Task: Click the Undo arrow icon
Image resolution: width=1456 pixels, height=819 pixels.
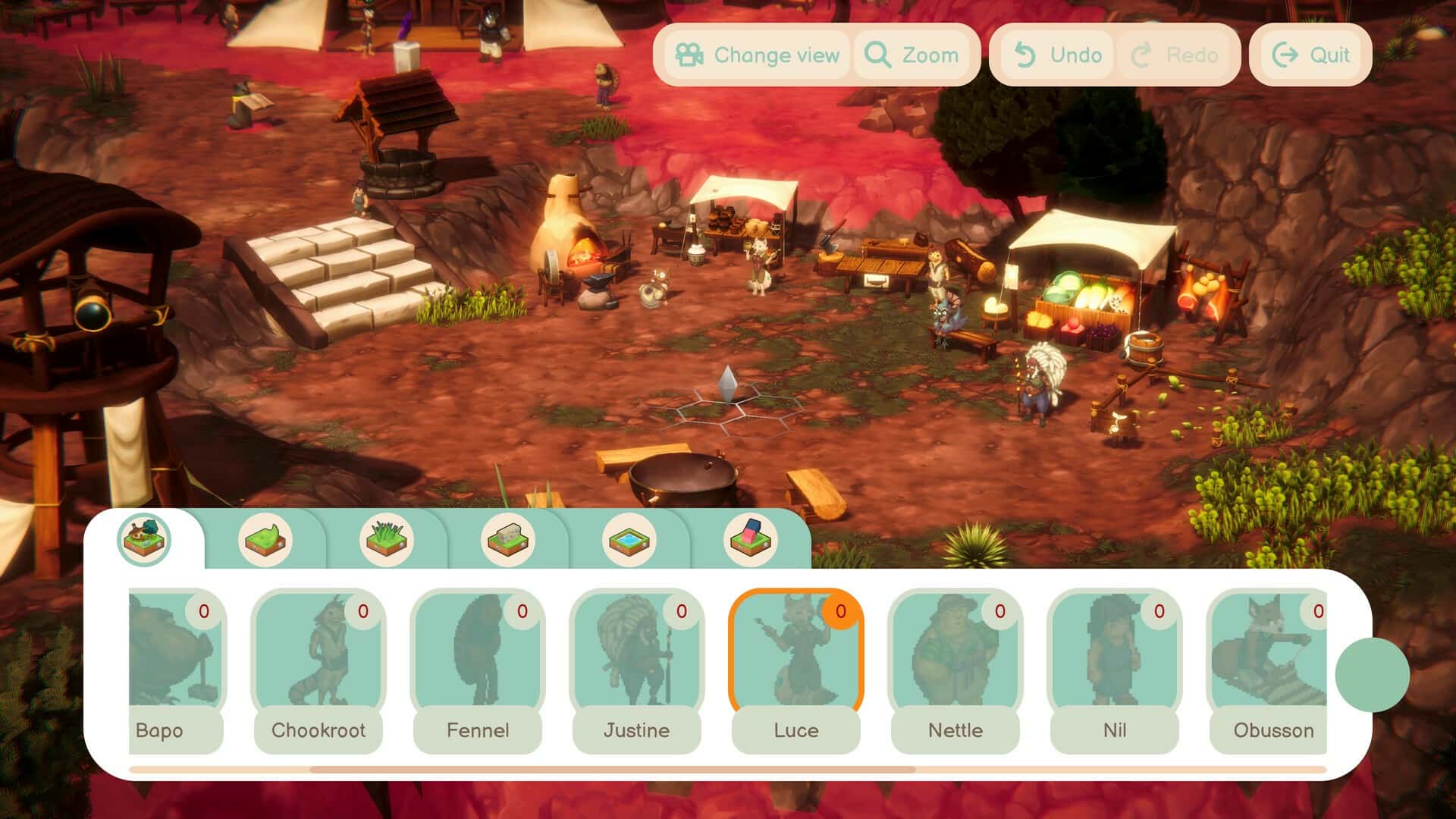Action: (x=1025, y=54)
